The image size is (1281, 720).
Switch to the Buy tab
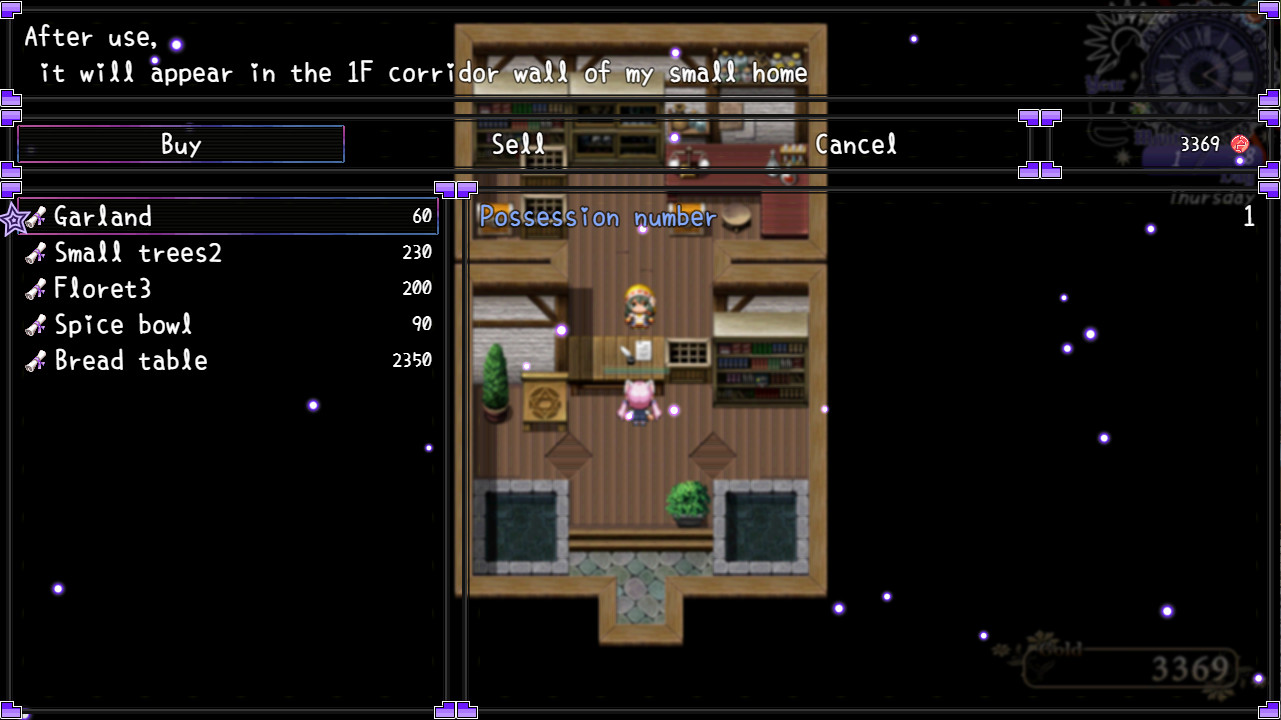[x=180, y=143]
